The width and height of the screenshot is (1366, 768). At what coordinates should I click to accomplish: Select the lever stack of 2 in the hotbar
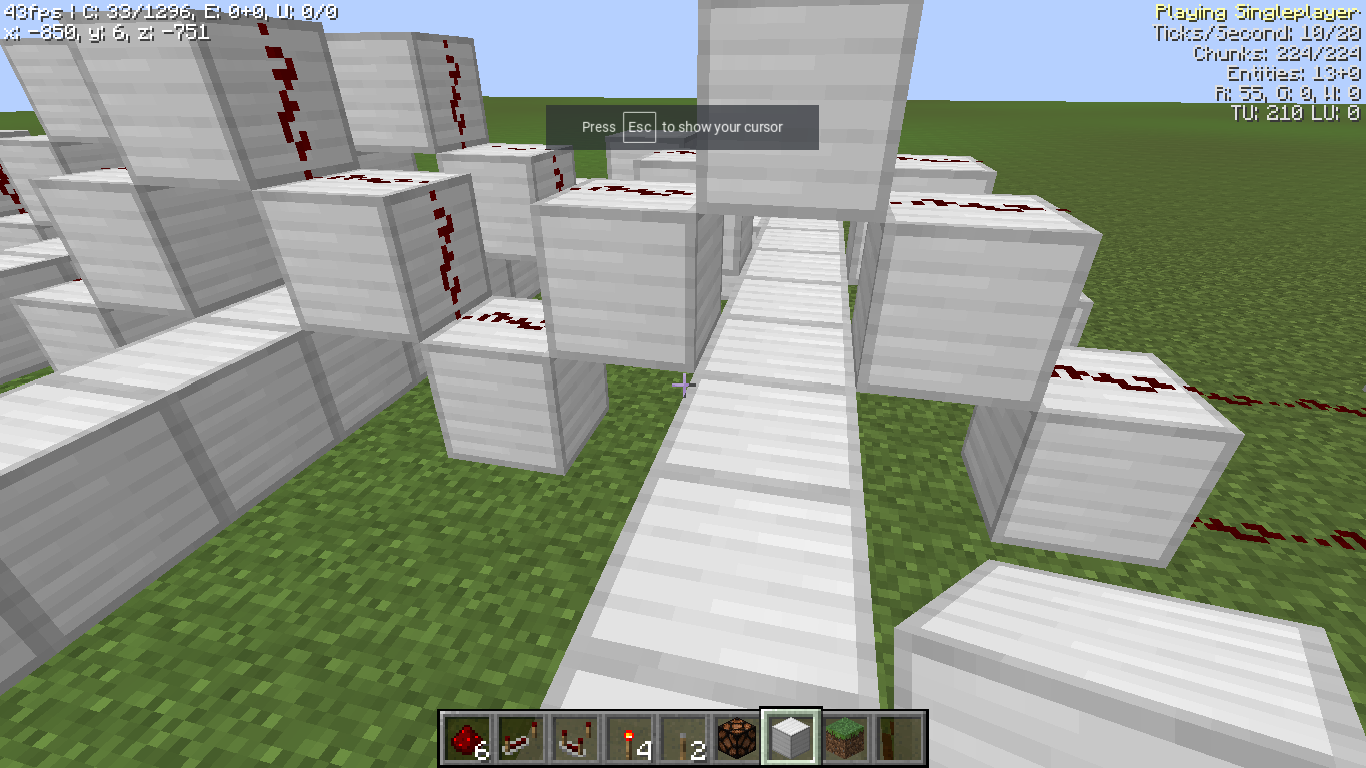point(683,737)
